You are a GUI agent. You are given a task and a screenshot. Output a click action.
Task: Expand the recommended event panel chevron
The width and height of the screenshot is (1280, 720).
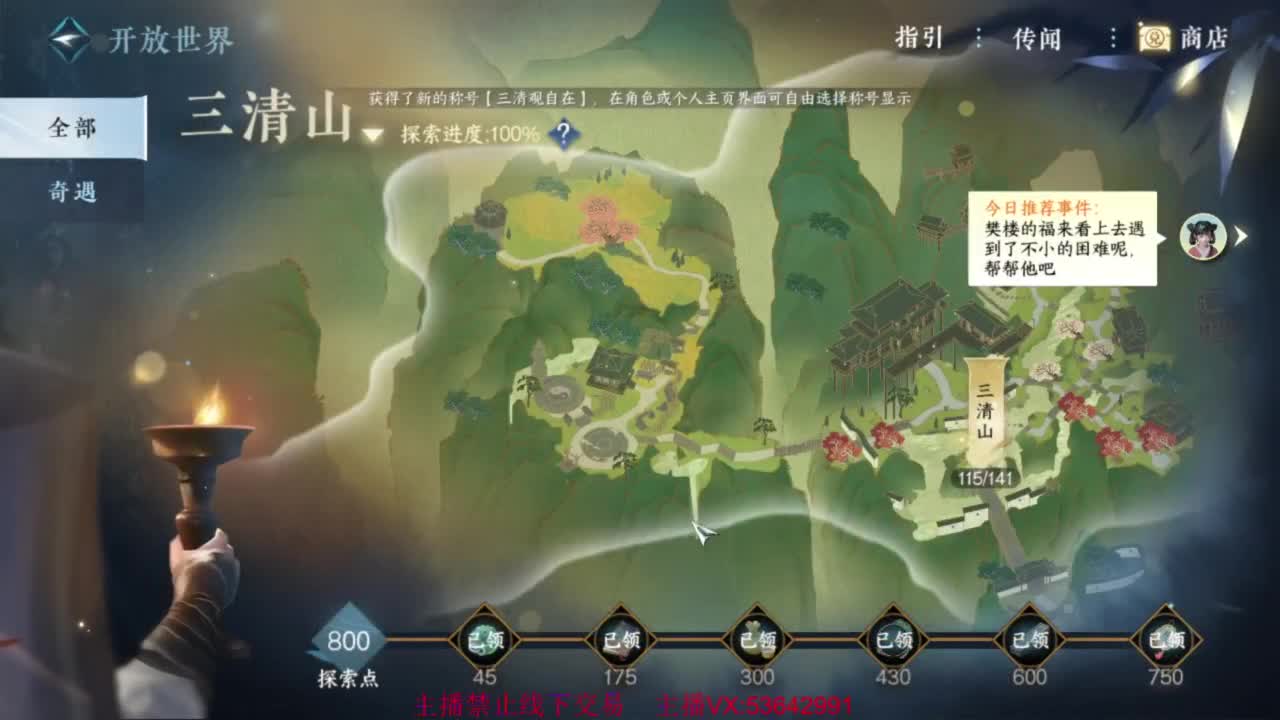coord(1240,235)
